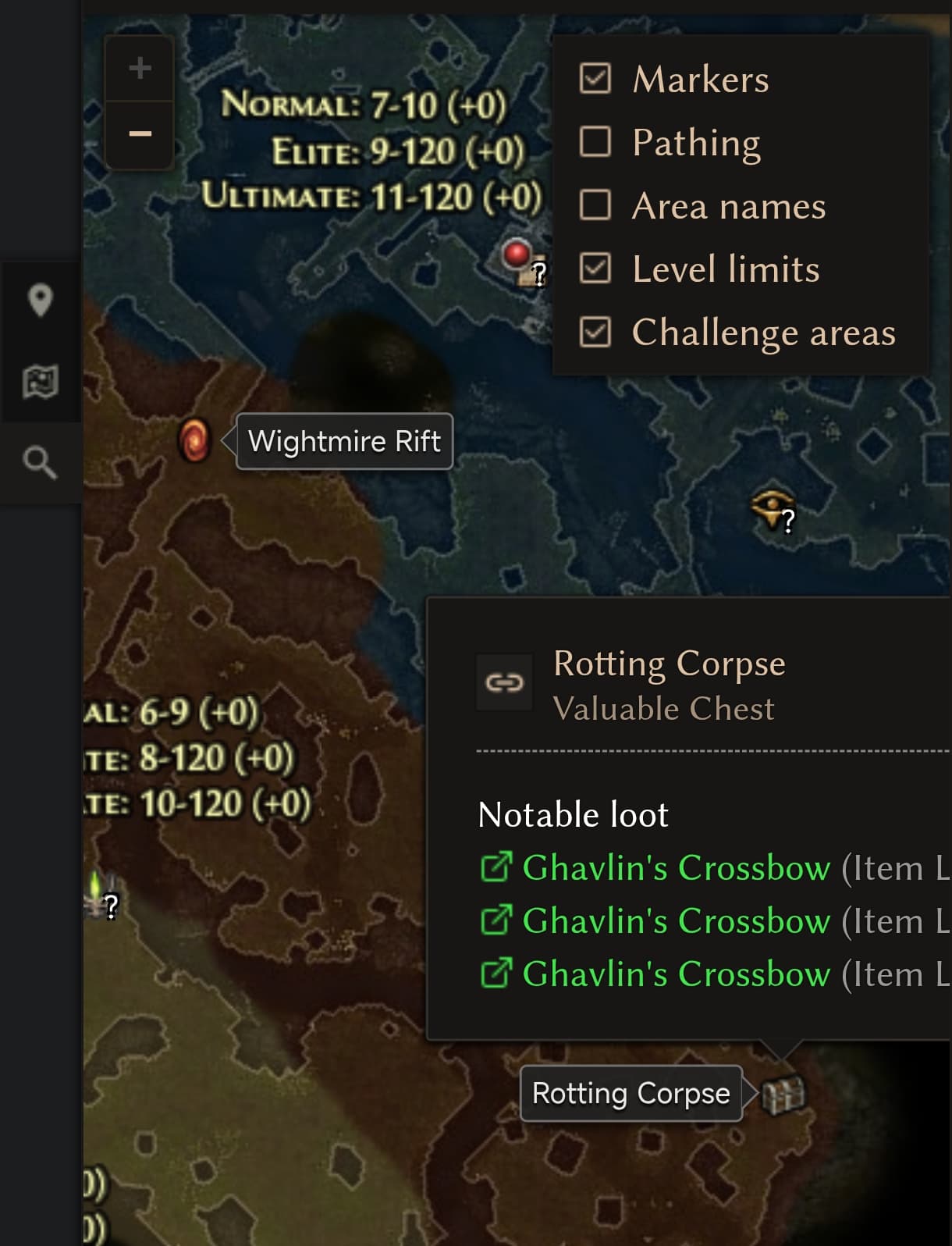This screenshot has width=952, height=1246.
Task: Select the red orb map marker
Action: (x=516, y=255)
